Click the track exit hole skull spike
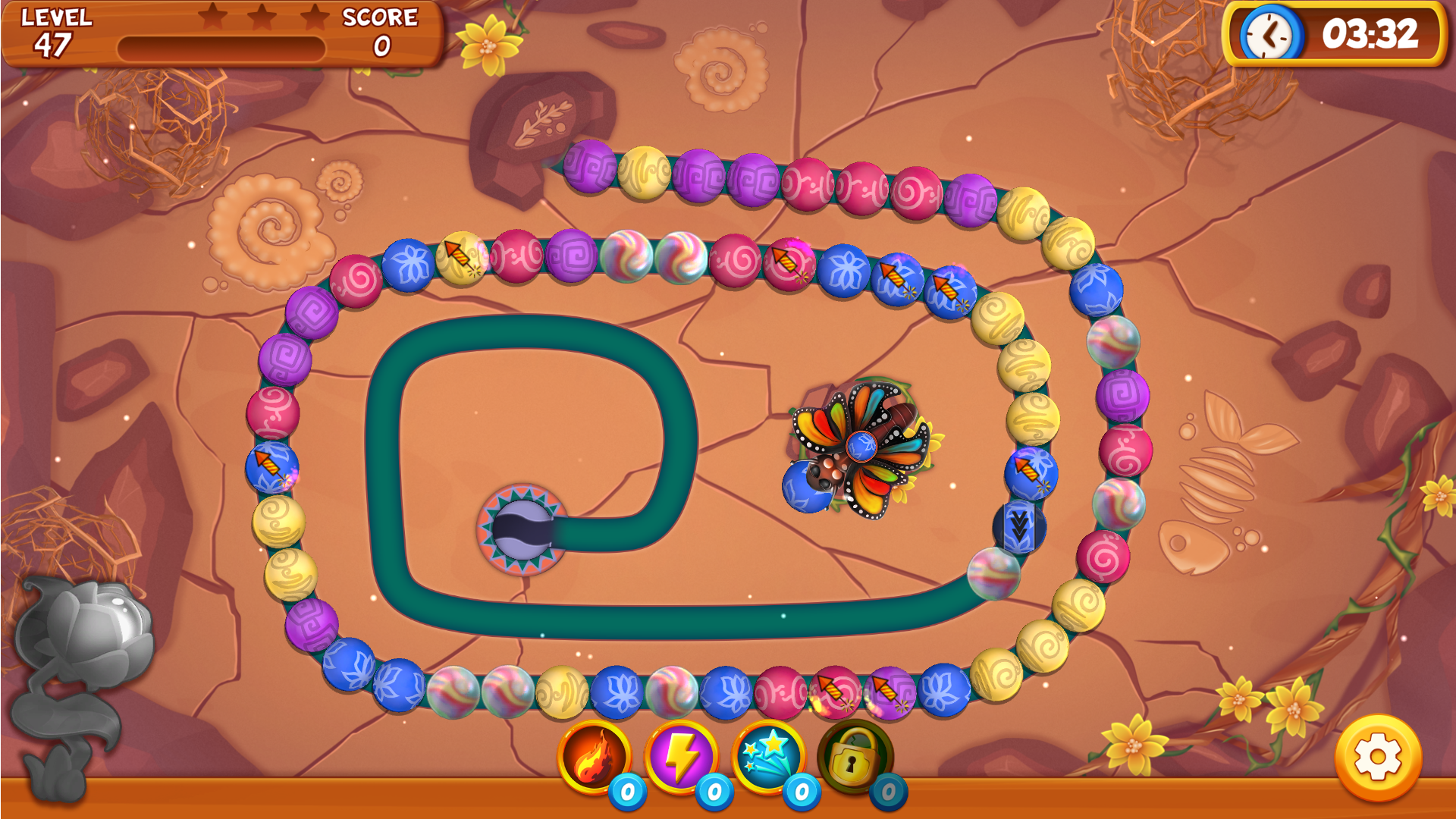1456x819 pixels. pos(523,531)
